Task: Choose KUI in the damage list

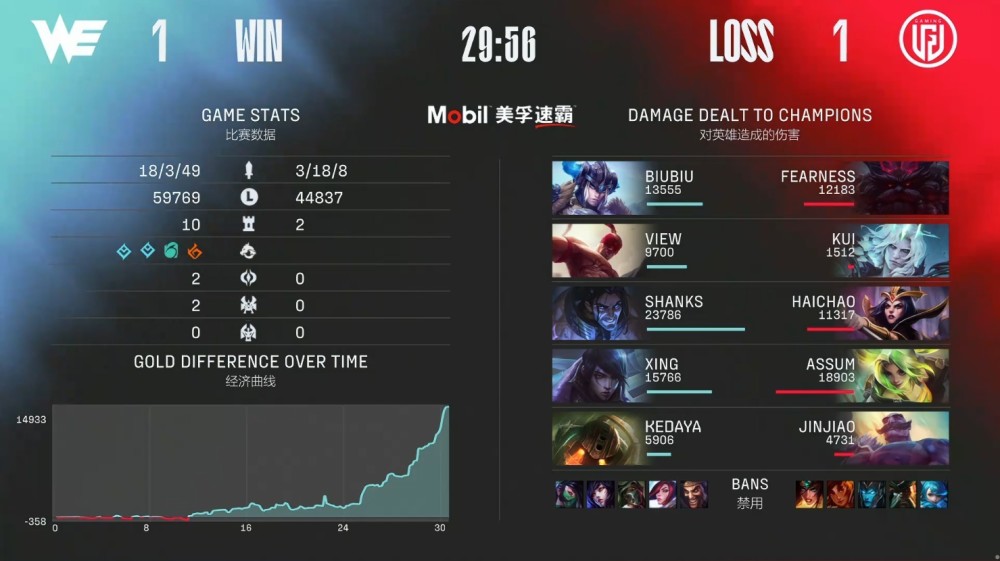Action: point(850,250)
